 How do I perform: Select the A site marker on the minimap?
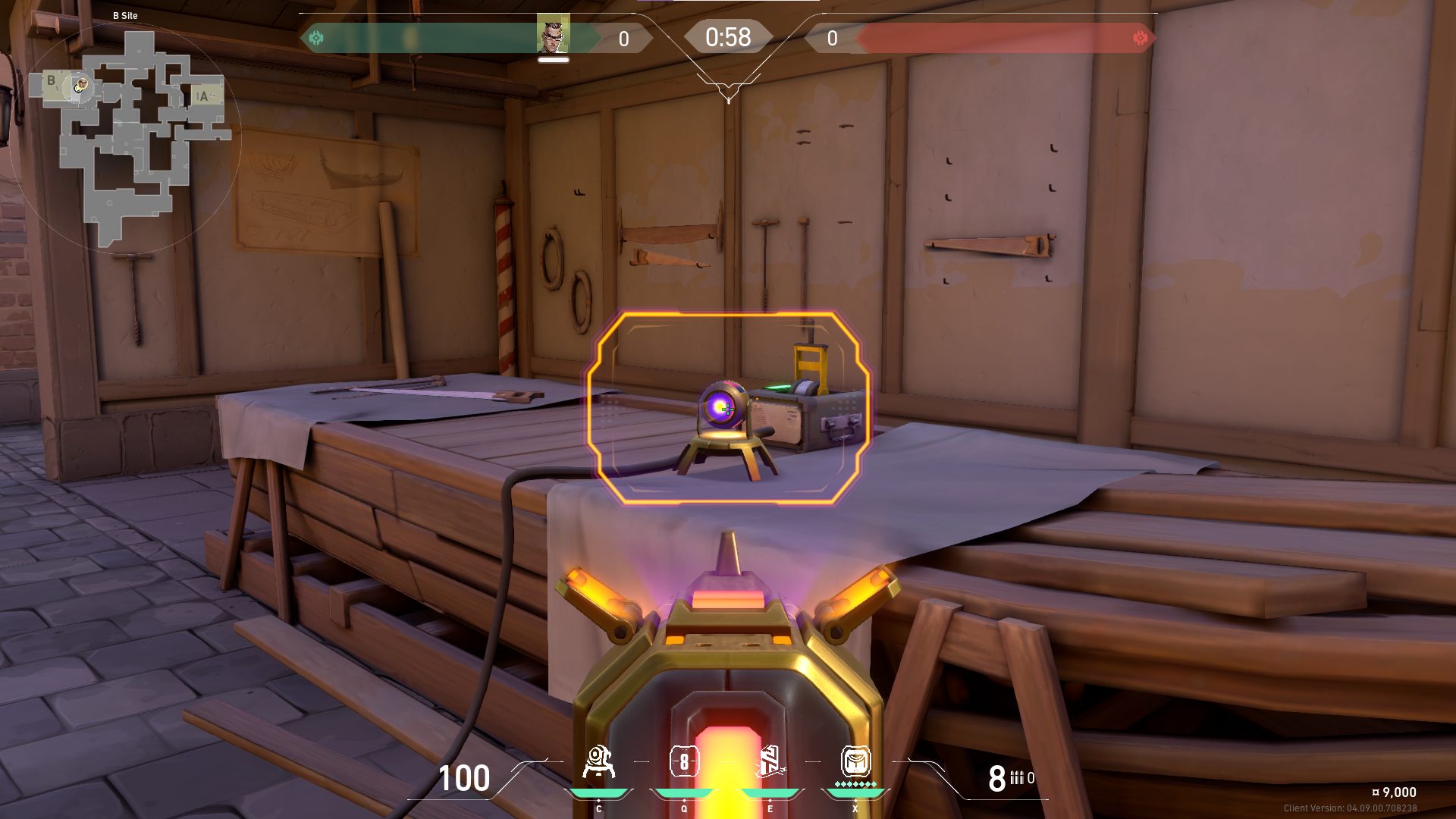[x=203, y=96]
